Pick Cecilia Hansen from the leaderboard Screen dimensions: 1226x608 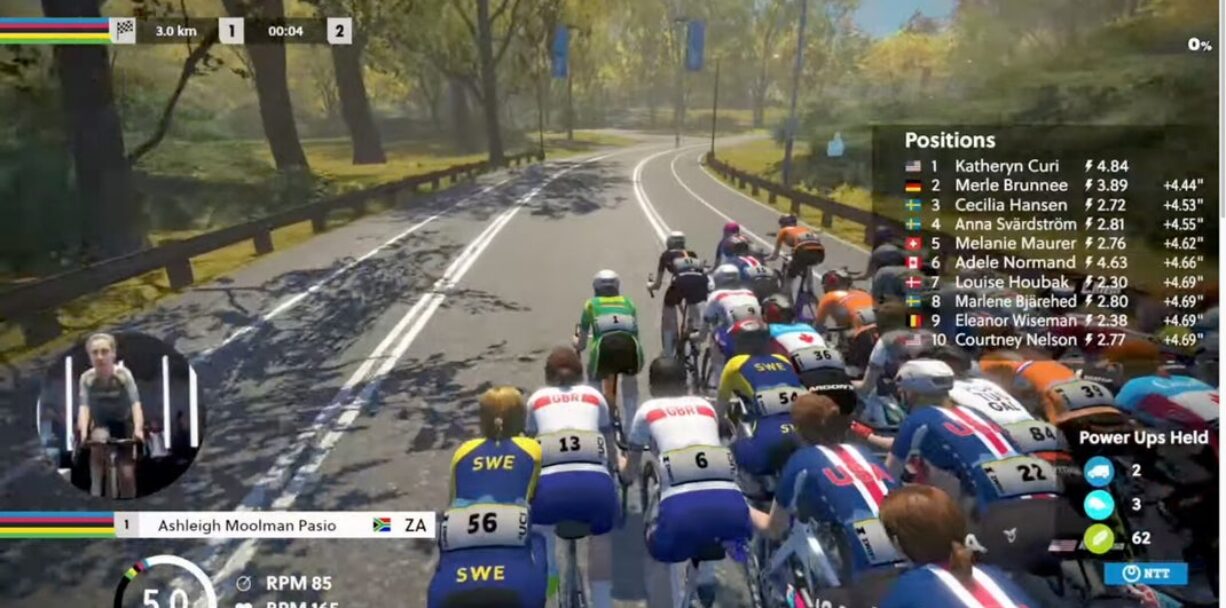[x=1008, y=205]
